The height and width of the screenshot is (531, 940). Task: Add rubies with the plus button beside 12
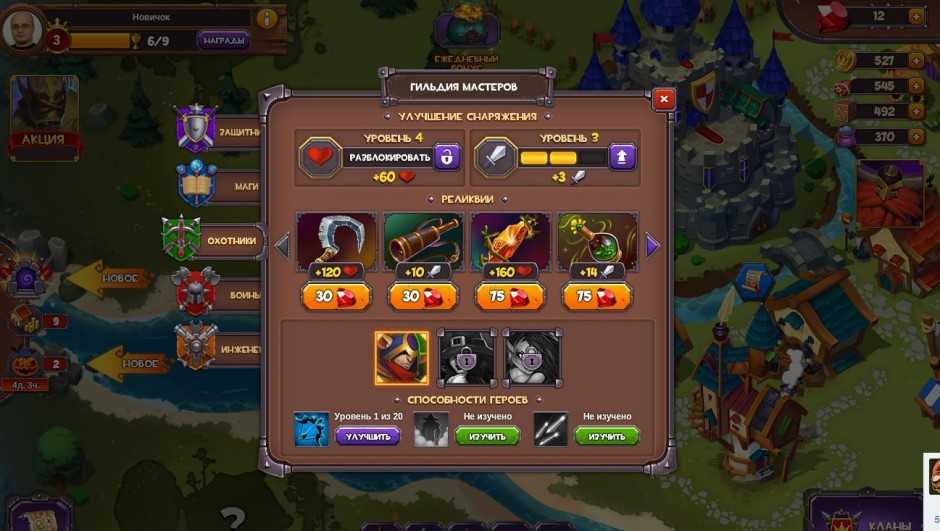click(x=915, y=17)
